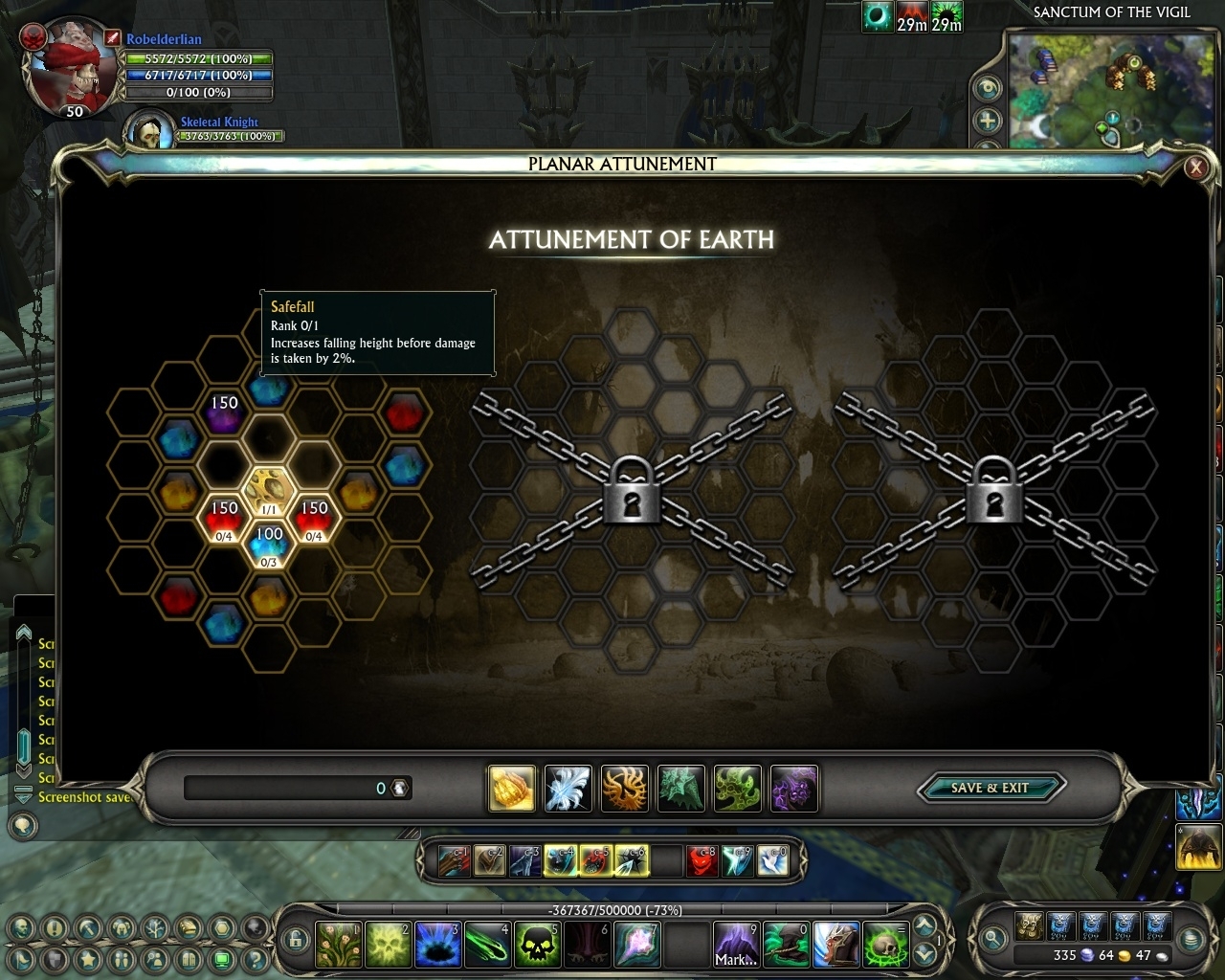Toggle the glowing c-6 ability off
The width and height of the screenshot is (1225, 980).
[630, 861]
